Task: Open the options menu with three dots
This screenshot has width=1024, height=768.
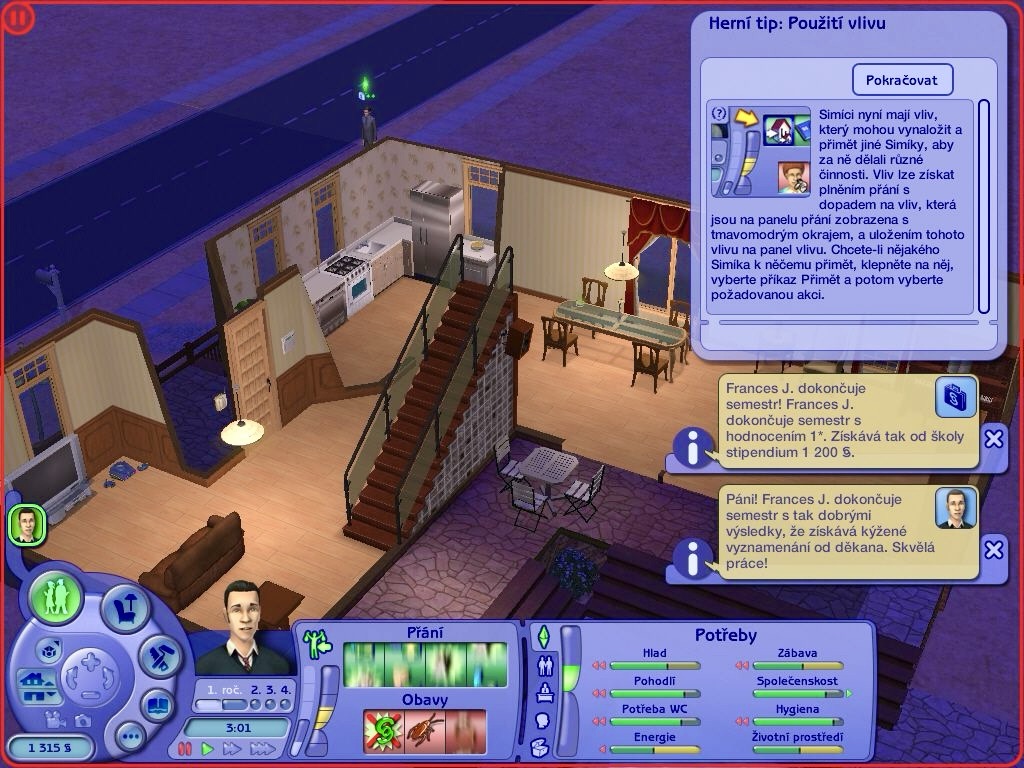Action: pyautogui.click(x=130, y=737)
